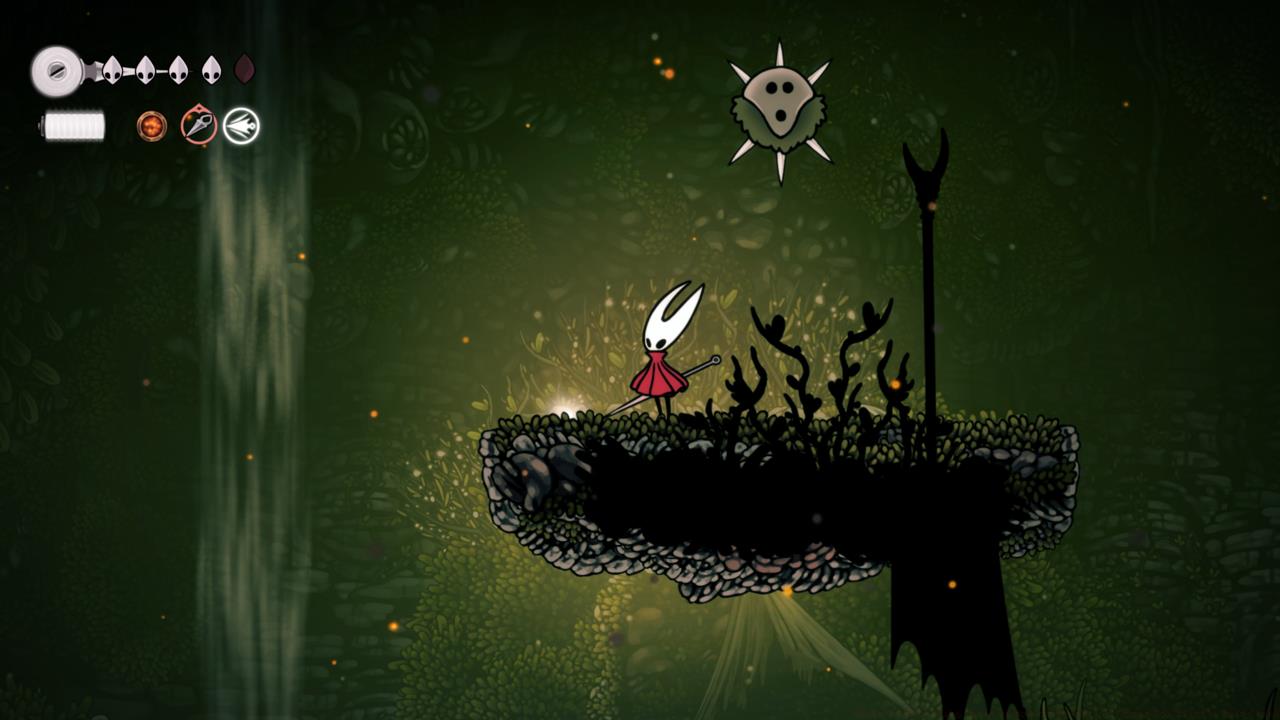Click the first mask in the health bar
1280x720 pixels.
click(x=112, y=70)
